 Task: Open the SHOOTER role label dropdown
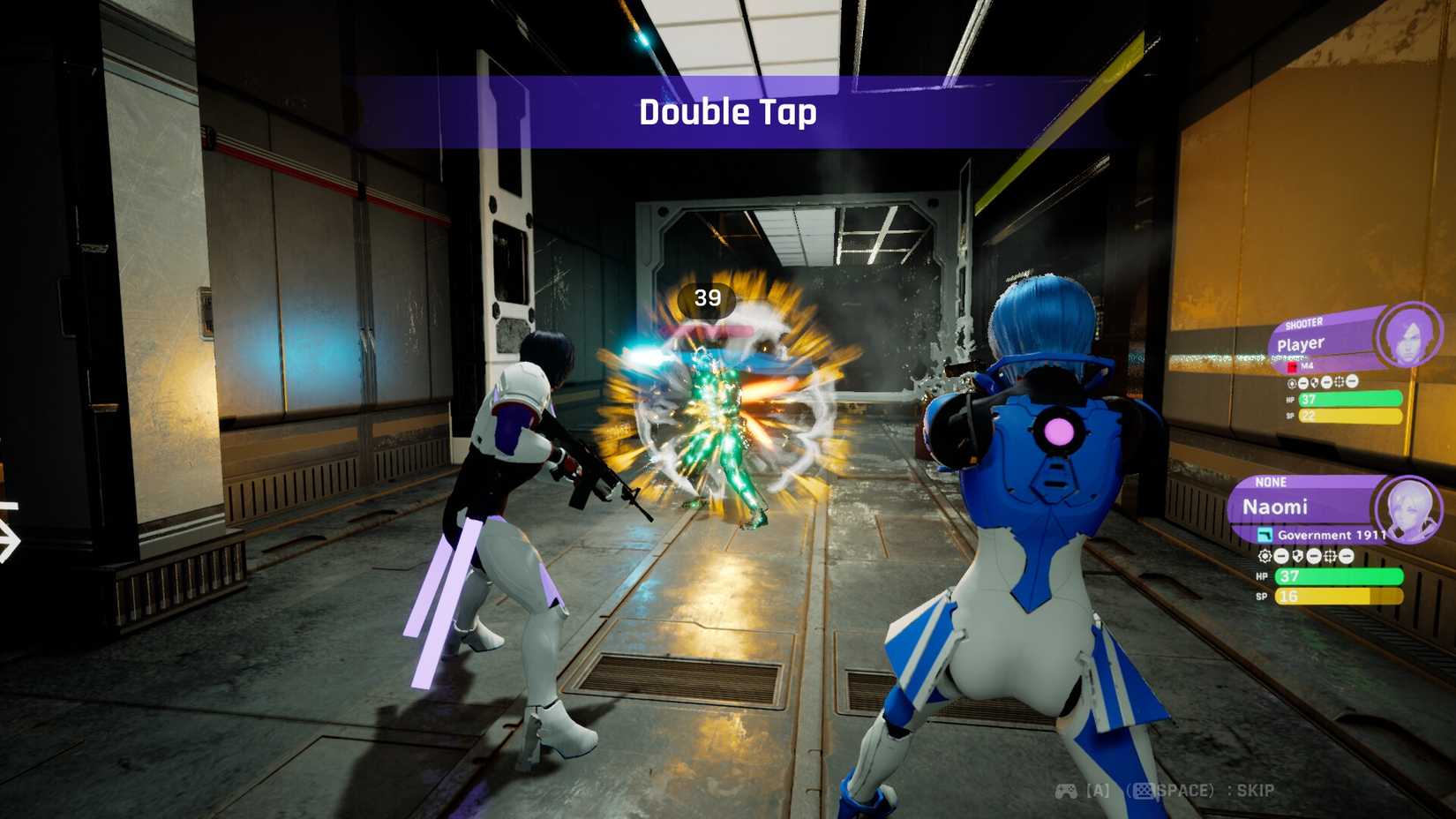[x=1303, y=322]
